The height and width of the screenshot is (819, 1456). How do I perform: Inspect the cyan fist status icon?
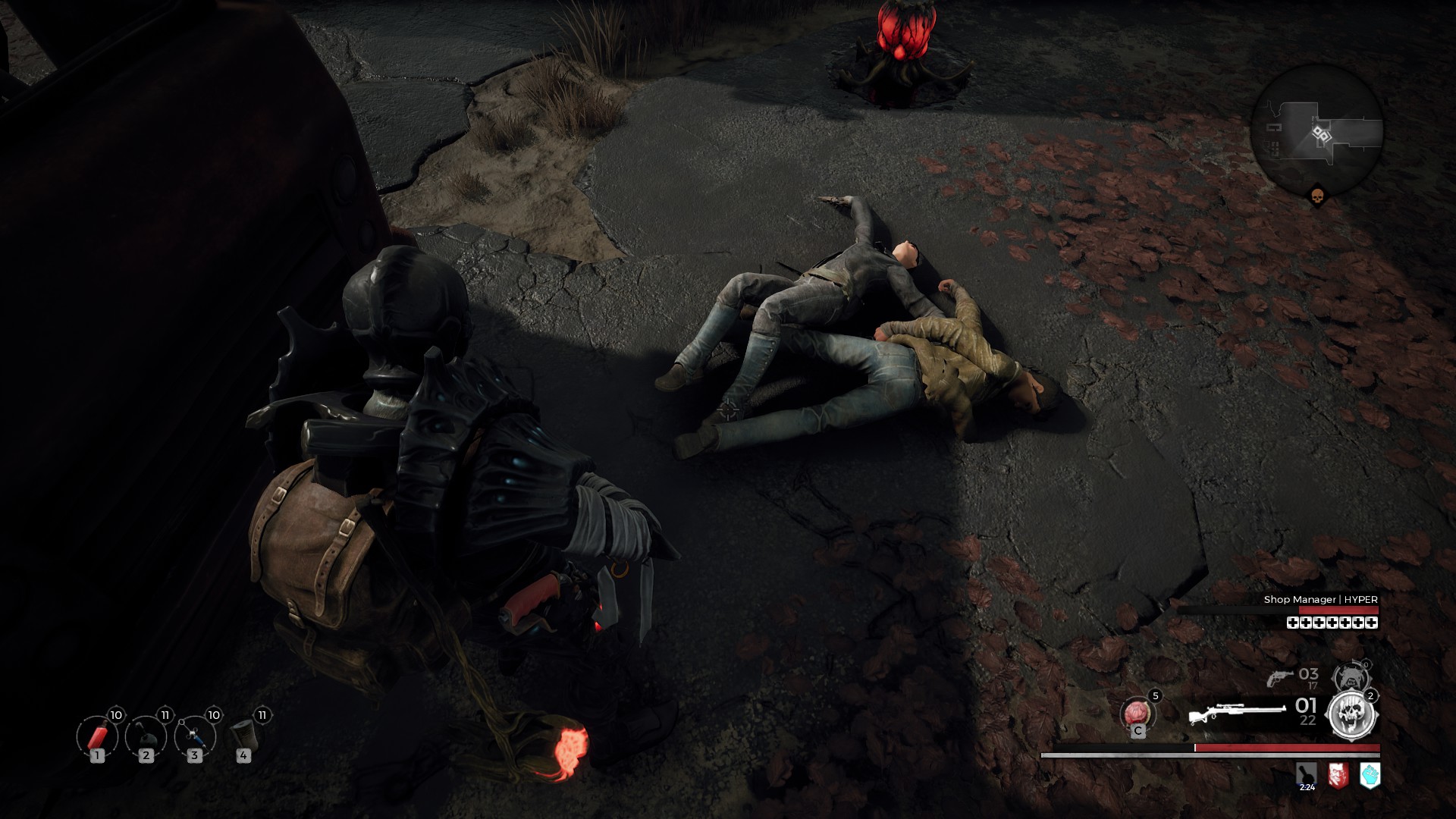point(1370,775)
